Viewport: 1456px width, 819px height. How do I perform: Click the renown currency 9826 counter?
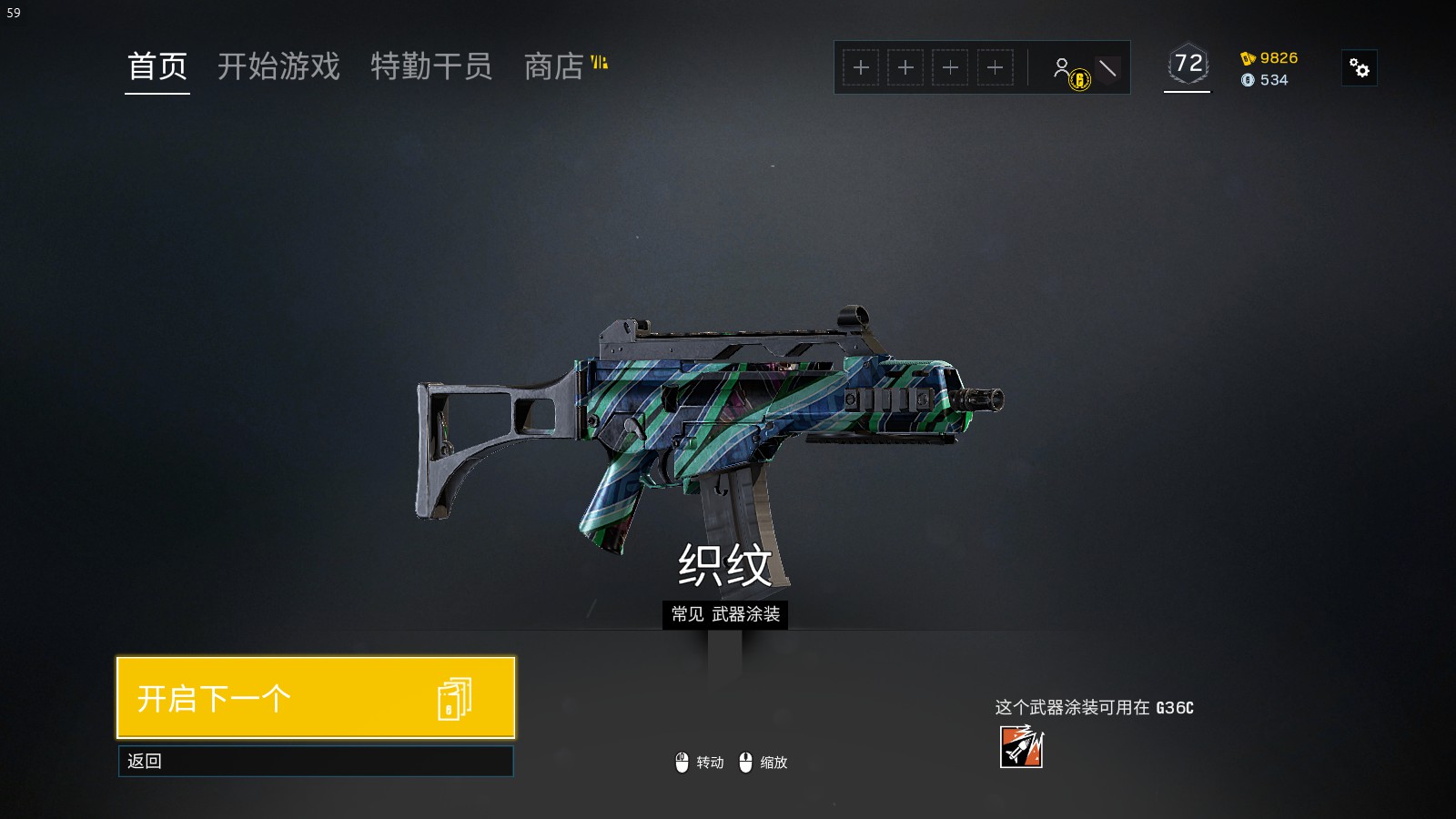(x=1269, y=58)
